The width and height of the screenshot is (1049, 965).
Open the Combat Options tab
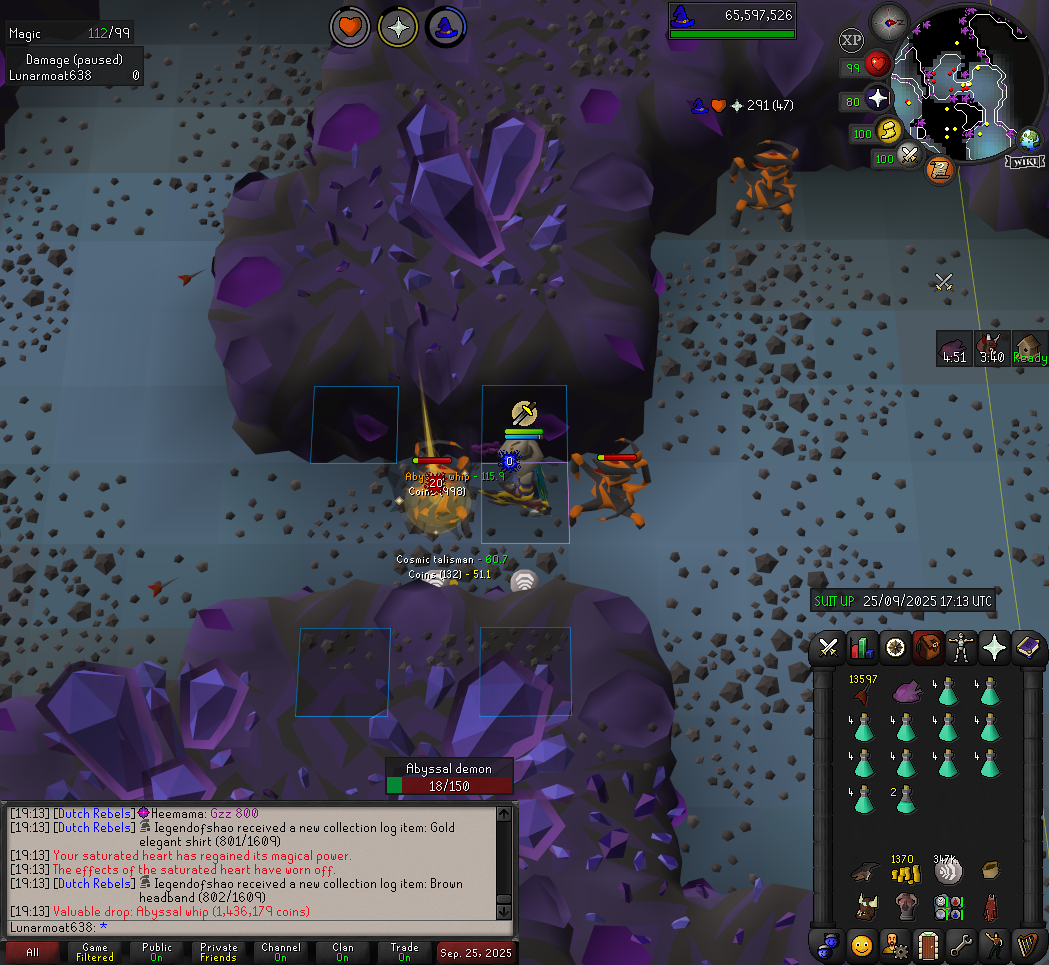tap(829, 648)
